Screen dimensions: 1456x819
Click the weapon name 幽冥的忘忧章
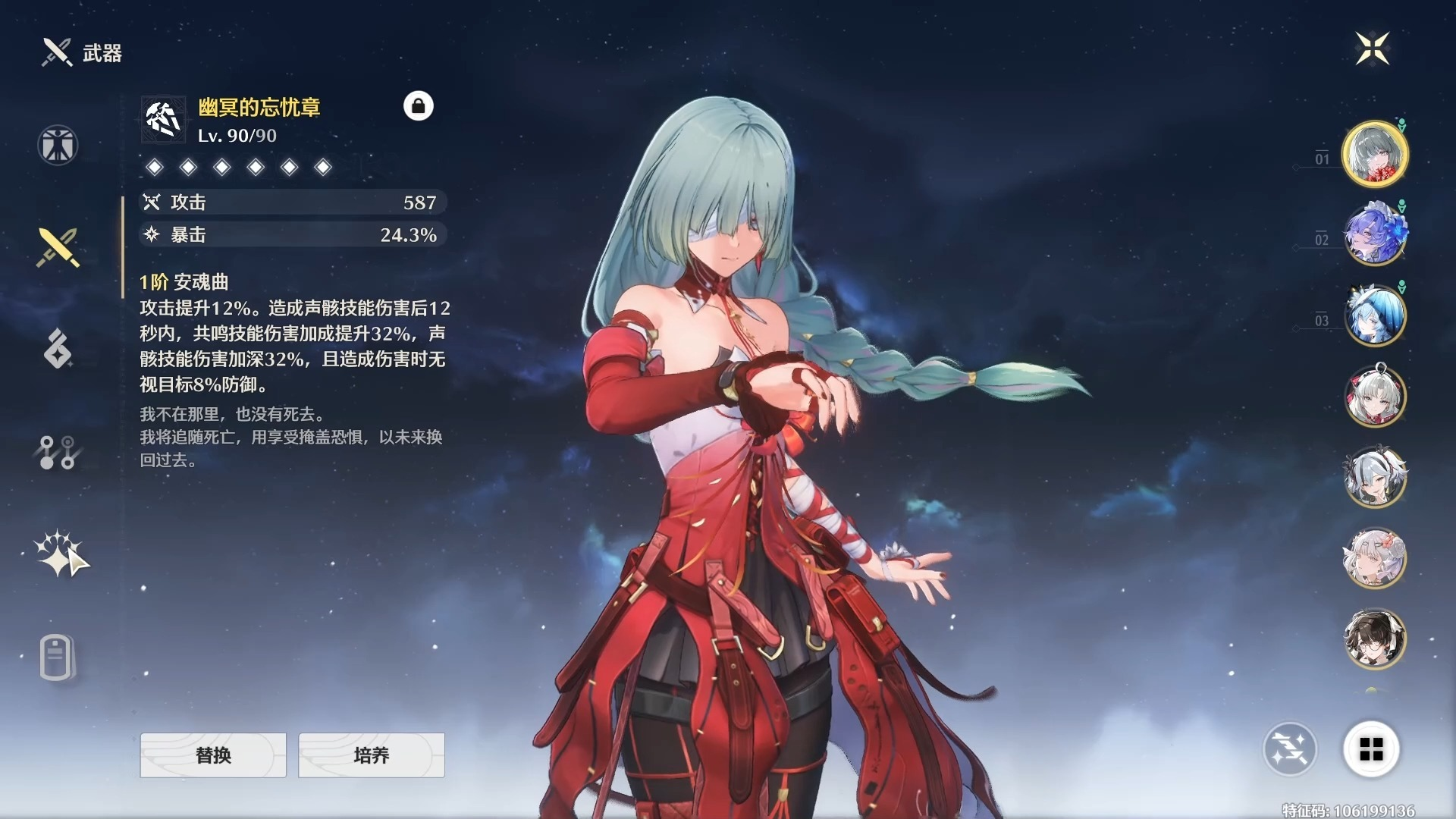[x=262, y=108]
